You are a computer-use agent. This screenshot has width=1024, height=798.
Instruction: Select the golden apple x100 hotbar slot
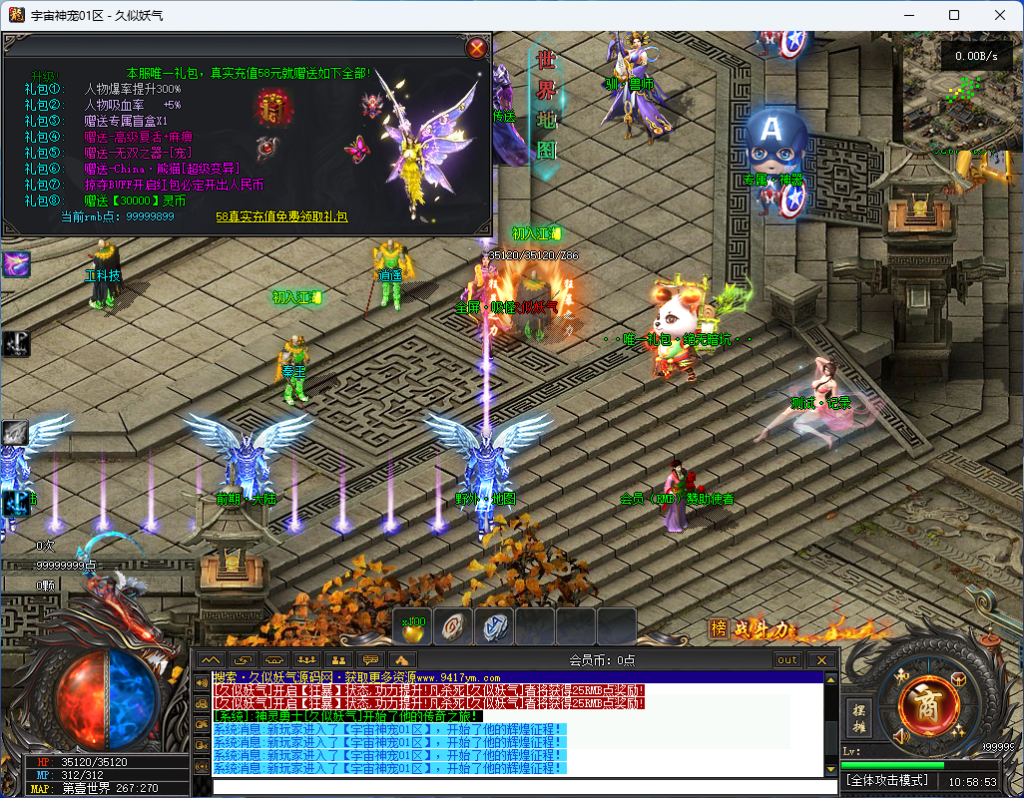412,626
